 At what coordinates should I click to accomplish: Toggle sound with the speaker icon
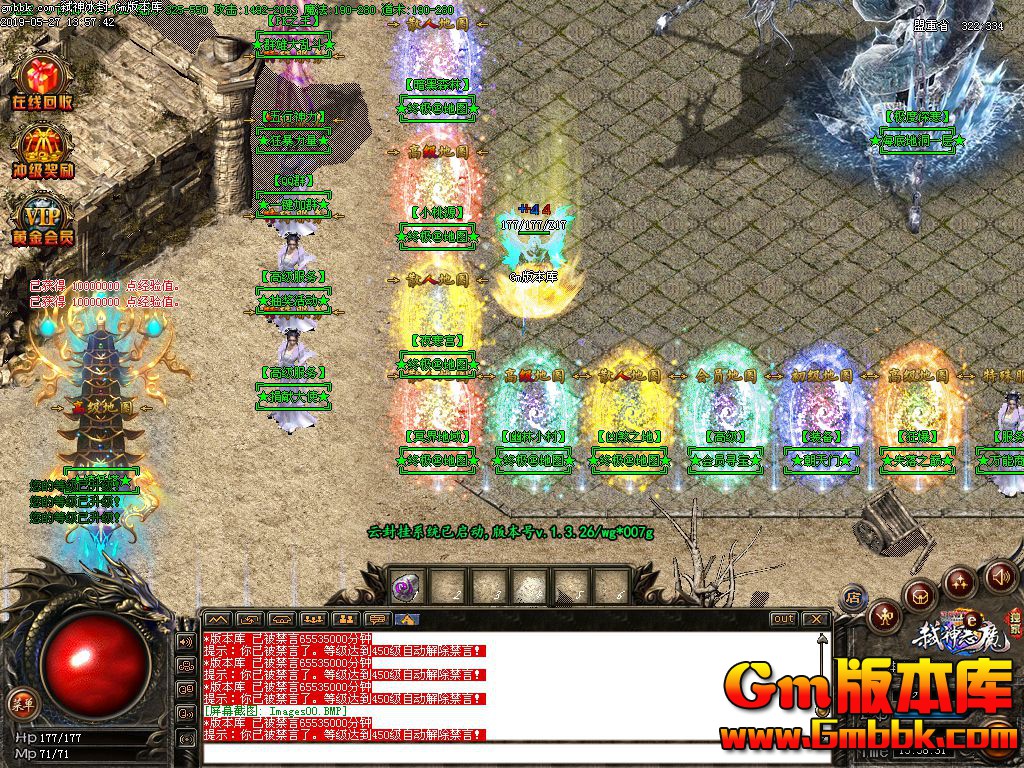point(1000,577)
